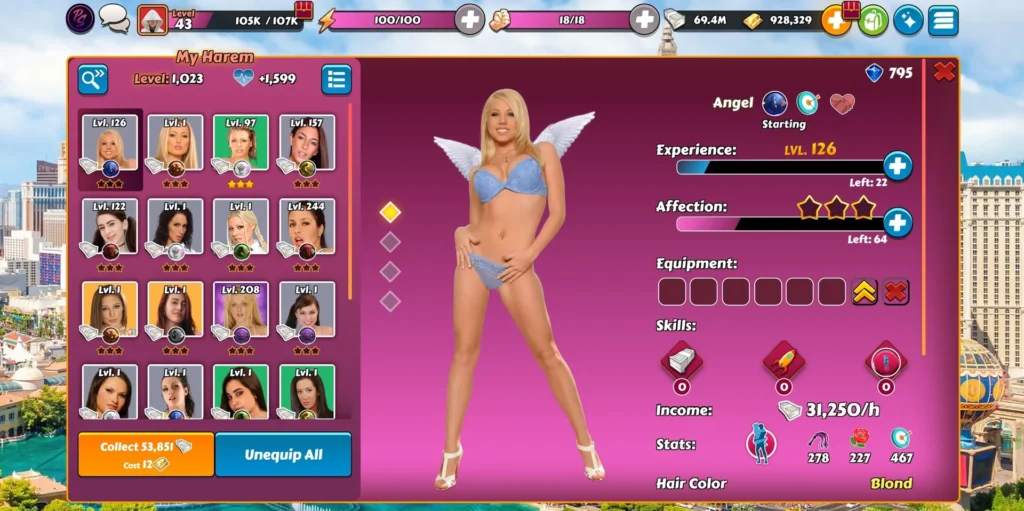
Task: Select the highlighted yellow diamond pose indicator
Action: (x=390, y=212)
